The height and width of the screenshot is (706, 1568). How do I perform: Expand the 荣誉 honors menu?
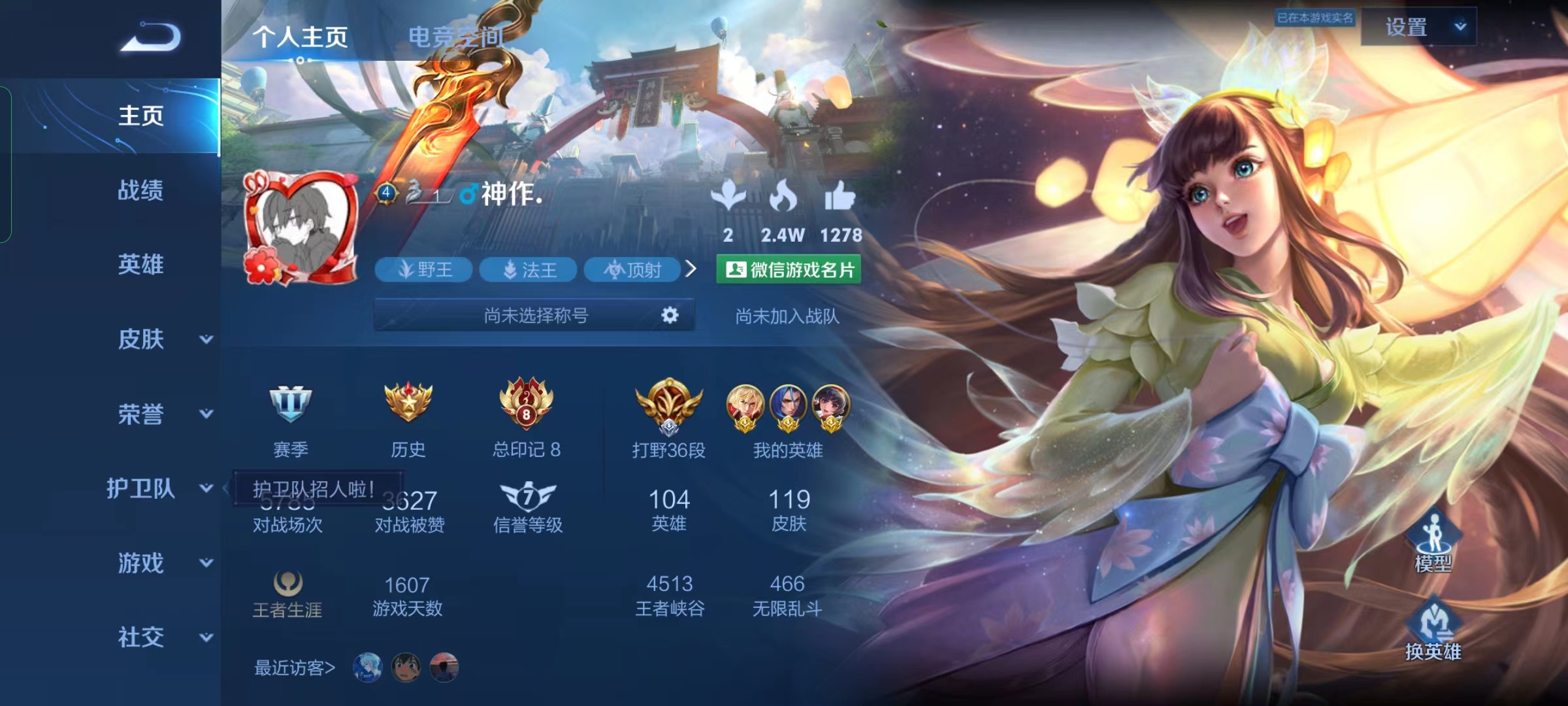(163, 414)
